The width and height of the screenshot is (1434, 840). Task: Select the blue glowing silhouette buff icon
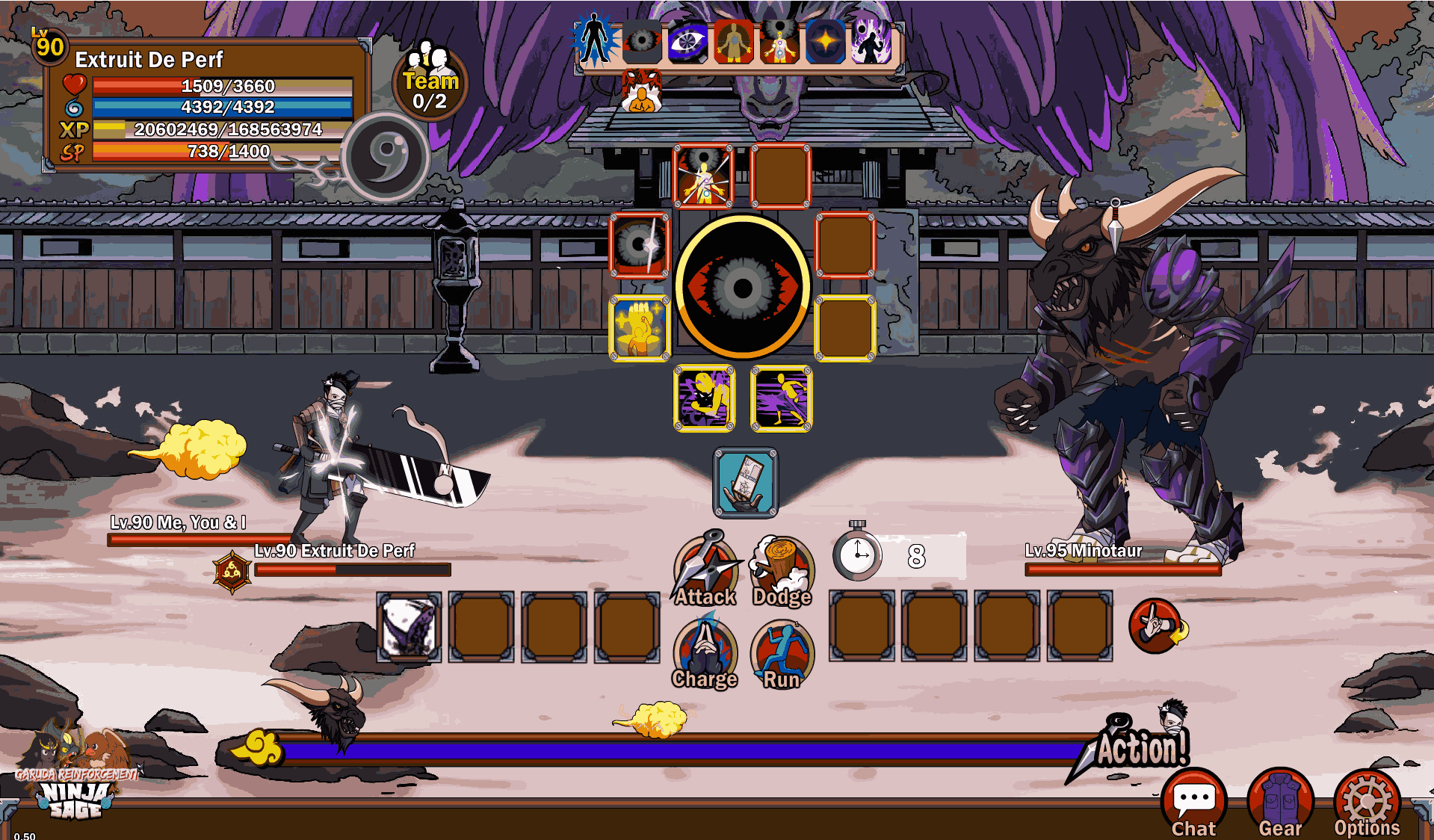[x=595, y=40]
